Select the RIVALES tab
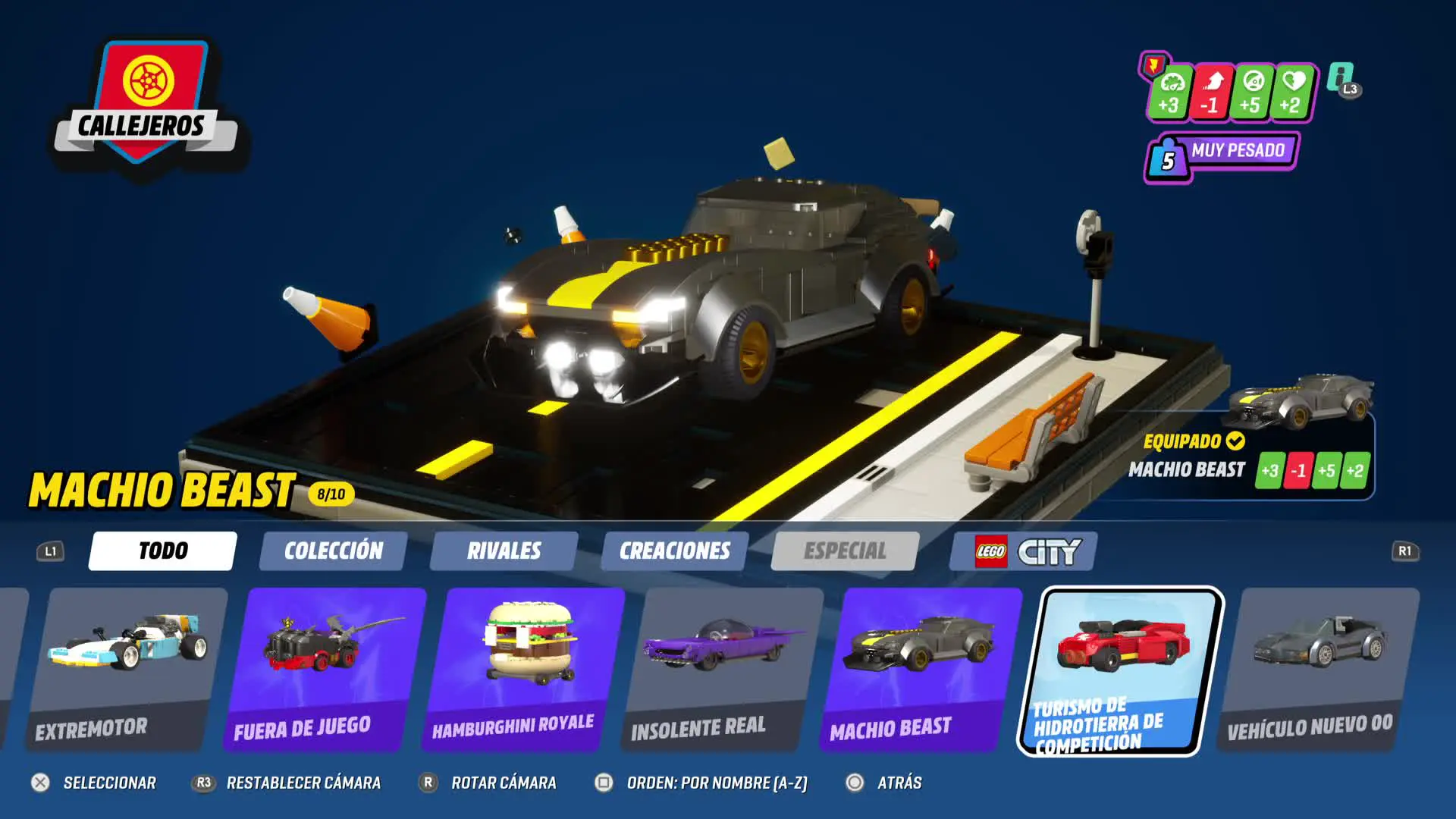Screen dimensions: 1456x819 tap(504, 551)
